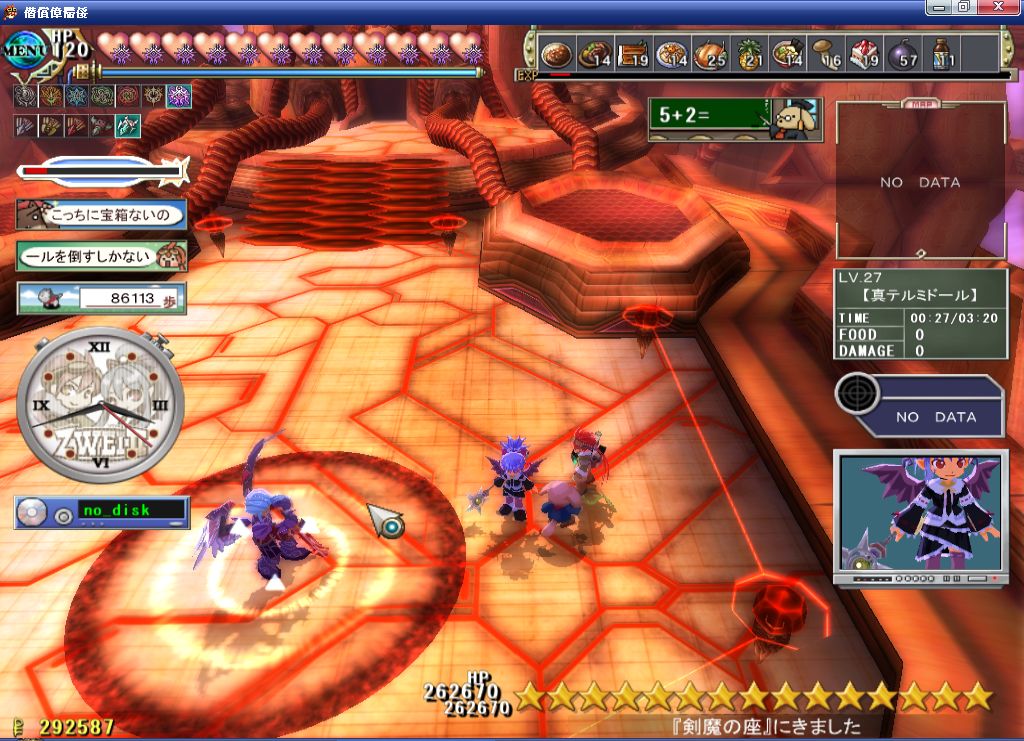The height and width of the screenshot is (741, 1024).
Task: Select the pineapple item slot
Action: coord(746,53)
